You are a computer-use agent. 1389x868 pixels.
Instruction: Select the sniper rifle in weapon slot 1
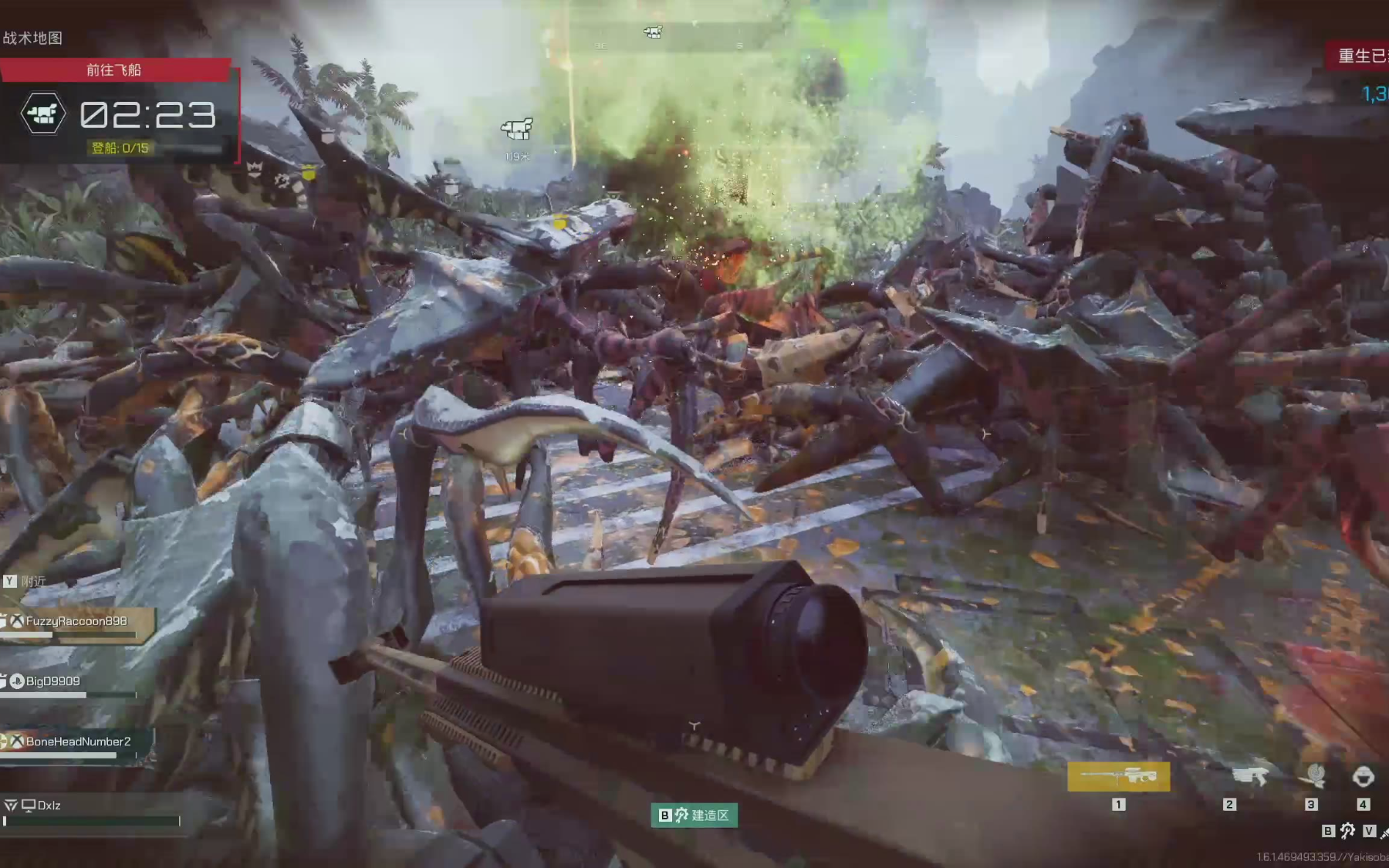(x=1118, y=777)
